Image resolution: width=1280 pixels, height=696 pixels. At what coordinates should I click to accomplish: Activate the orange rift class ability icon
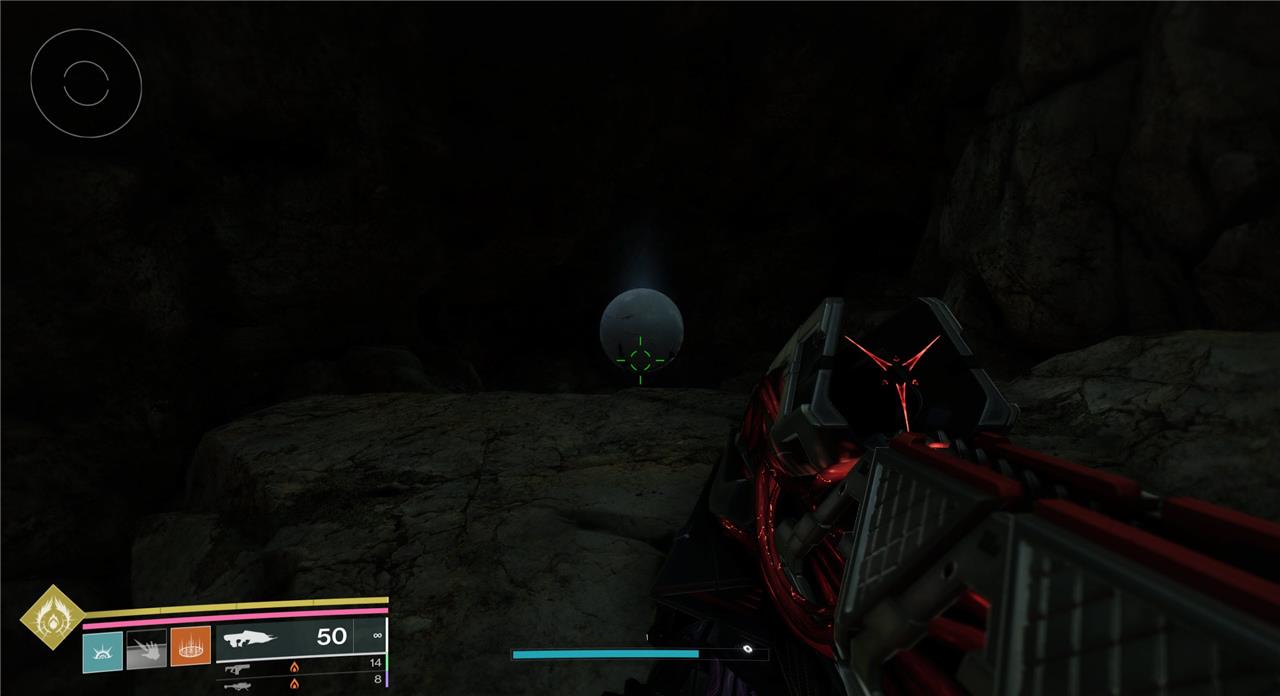190,647
